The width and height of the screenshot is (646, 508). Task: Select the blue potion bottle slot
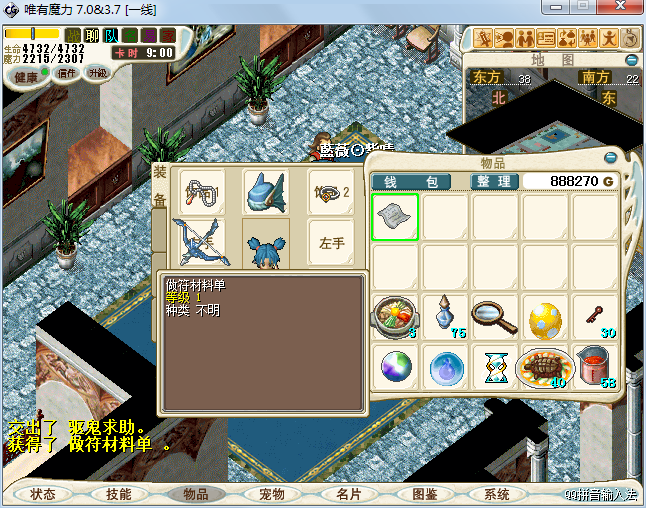click(445, 317)
